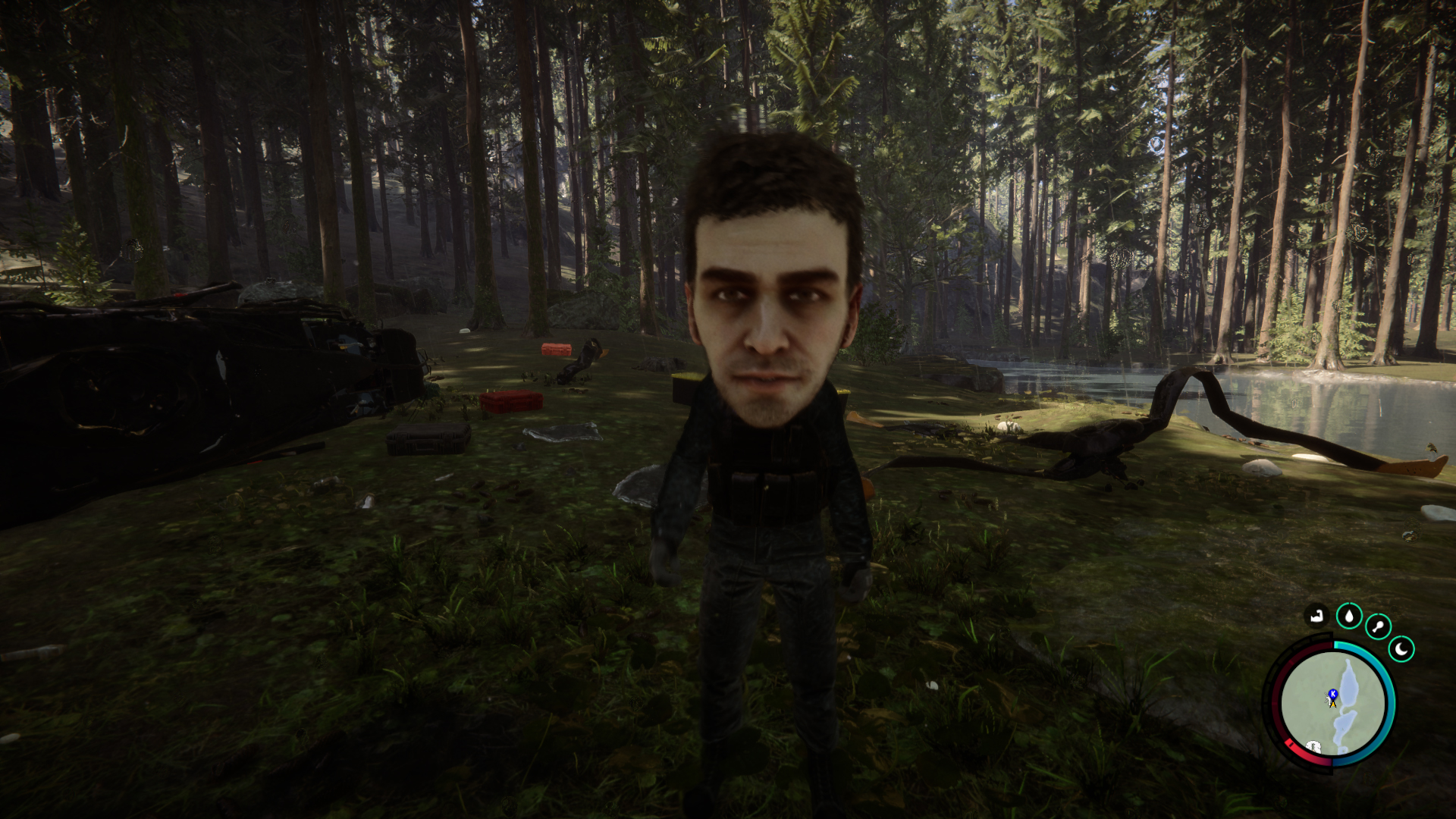Screen dimensions: 1456x819
Task: Click the white locator icon at the minimap's bottom
Action: point(1313,746)
